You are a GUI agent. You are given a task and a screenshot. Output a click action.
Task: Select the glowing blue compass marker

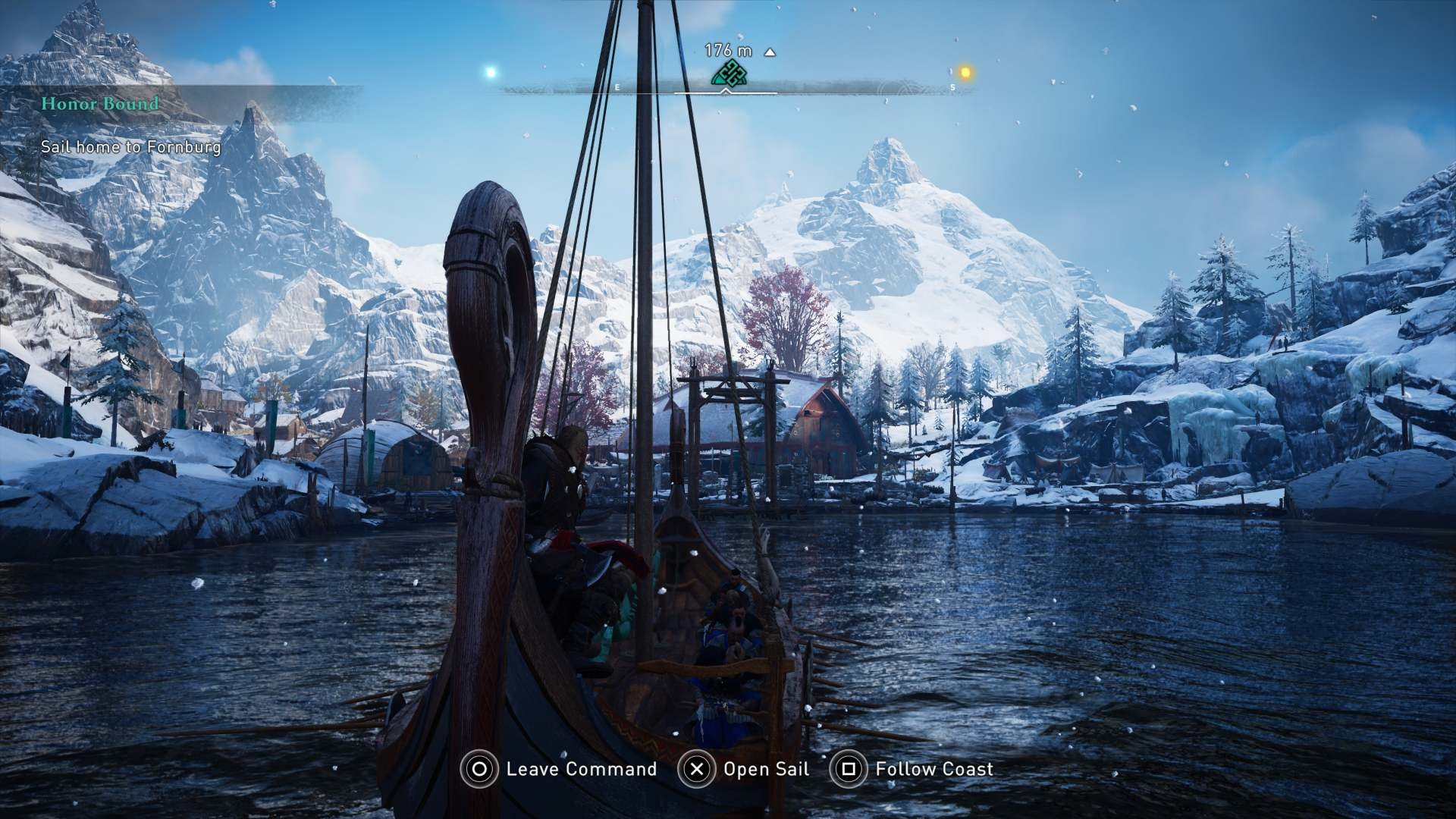click(491, 73)
